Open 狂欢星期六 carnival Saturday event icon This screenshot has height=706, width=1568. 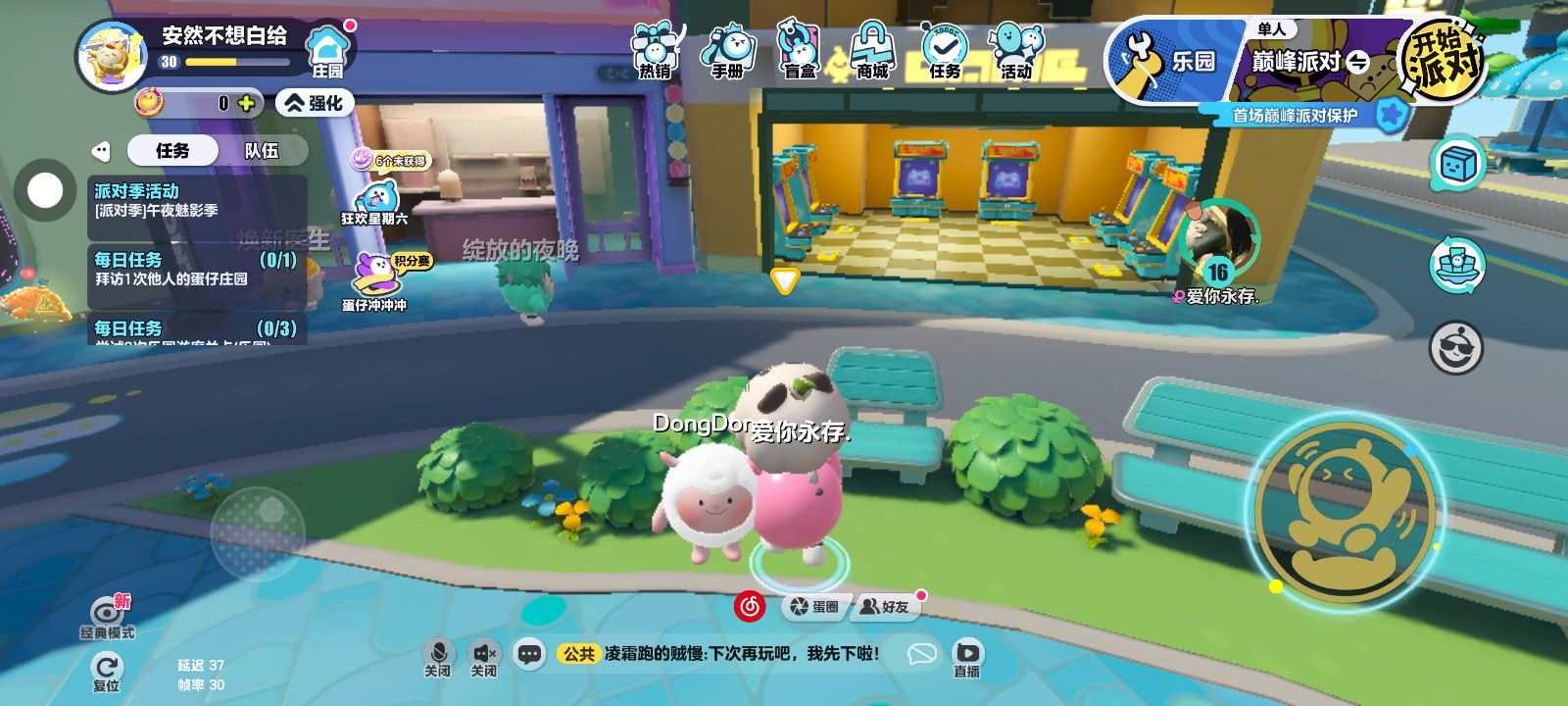pyautogui.click(x=375, y=201)
